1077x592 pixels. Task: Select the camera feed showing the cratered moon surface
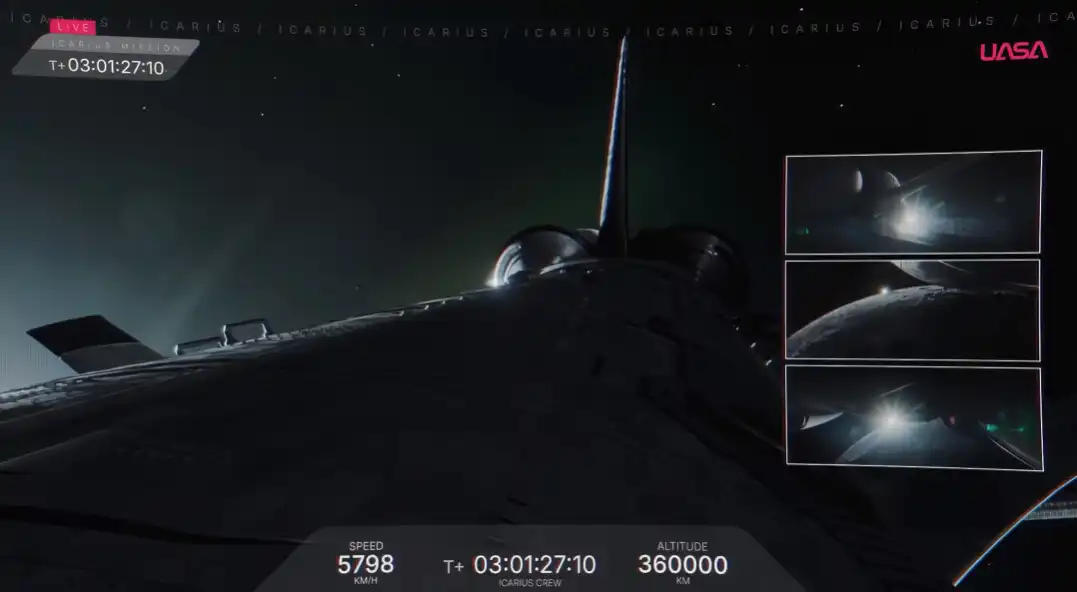[x=912, y=310]
